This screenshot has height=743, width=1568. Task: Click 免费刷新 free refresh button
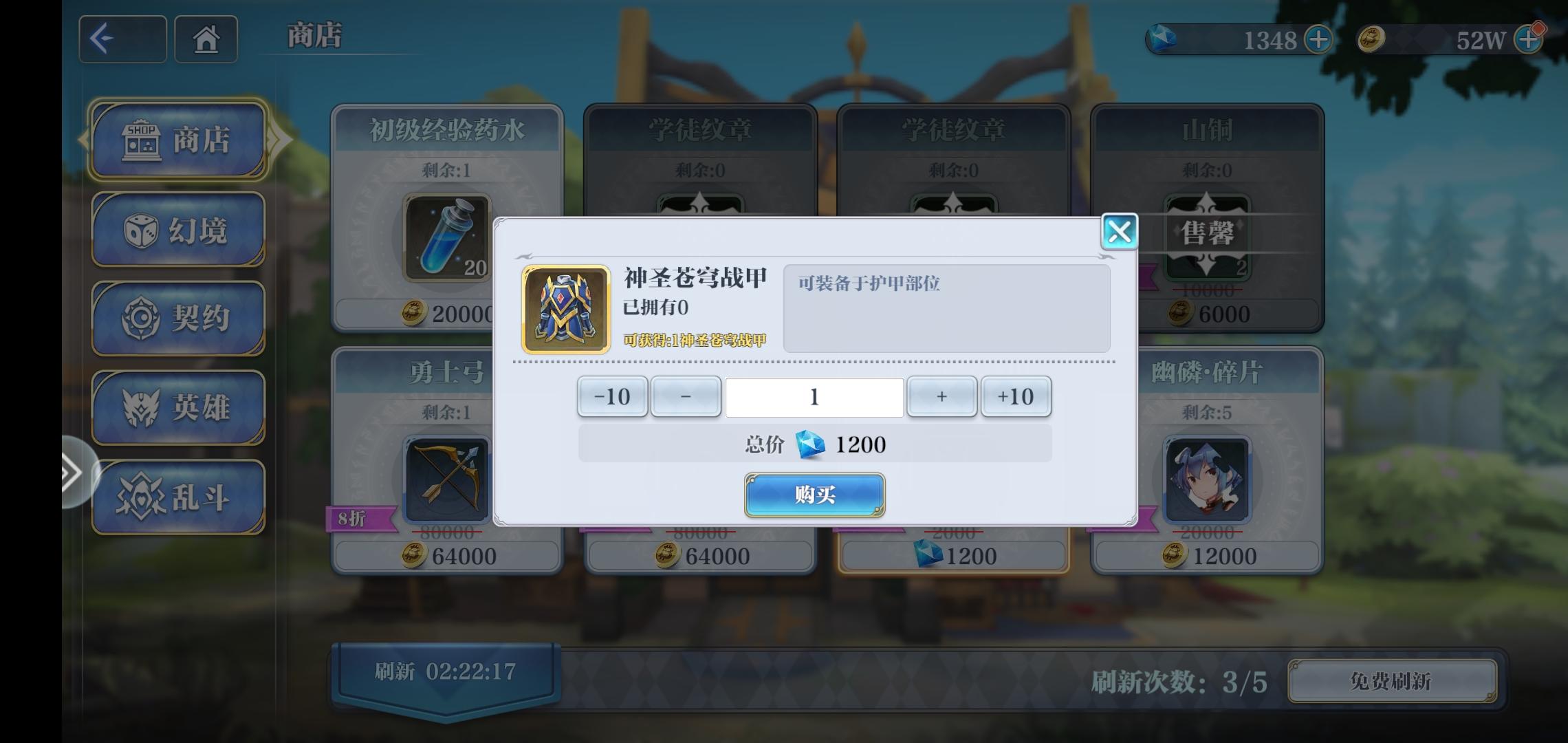(1392, 682)
